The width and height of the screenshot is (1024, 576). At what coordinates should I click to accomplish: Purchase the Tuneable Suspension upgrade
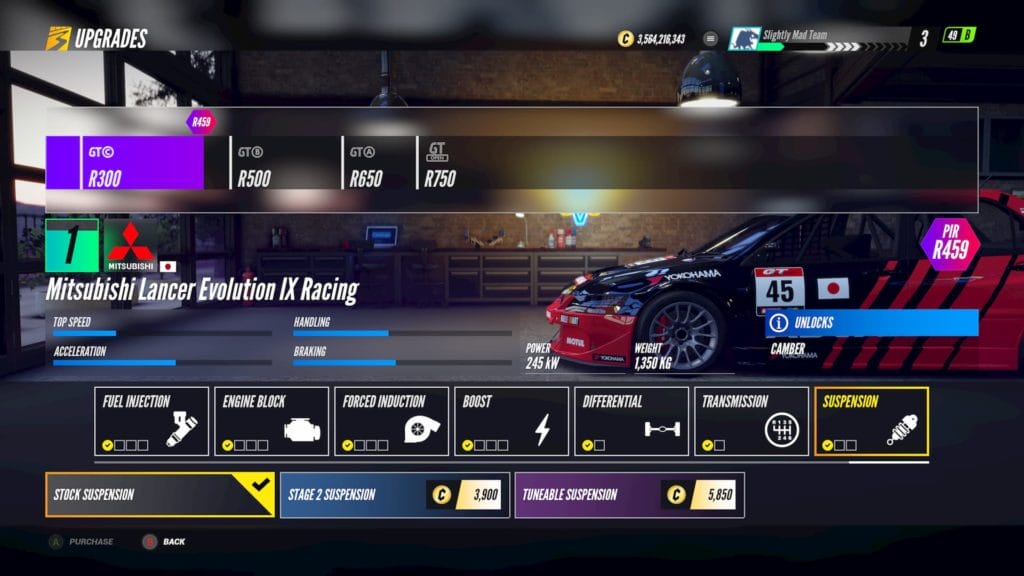pos(629,494)
